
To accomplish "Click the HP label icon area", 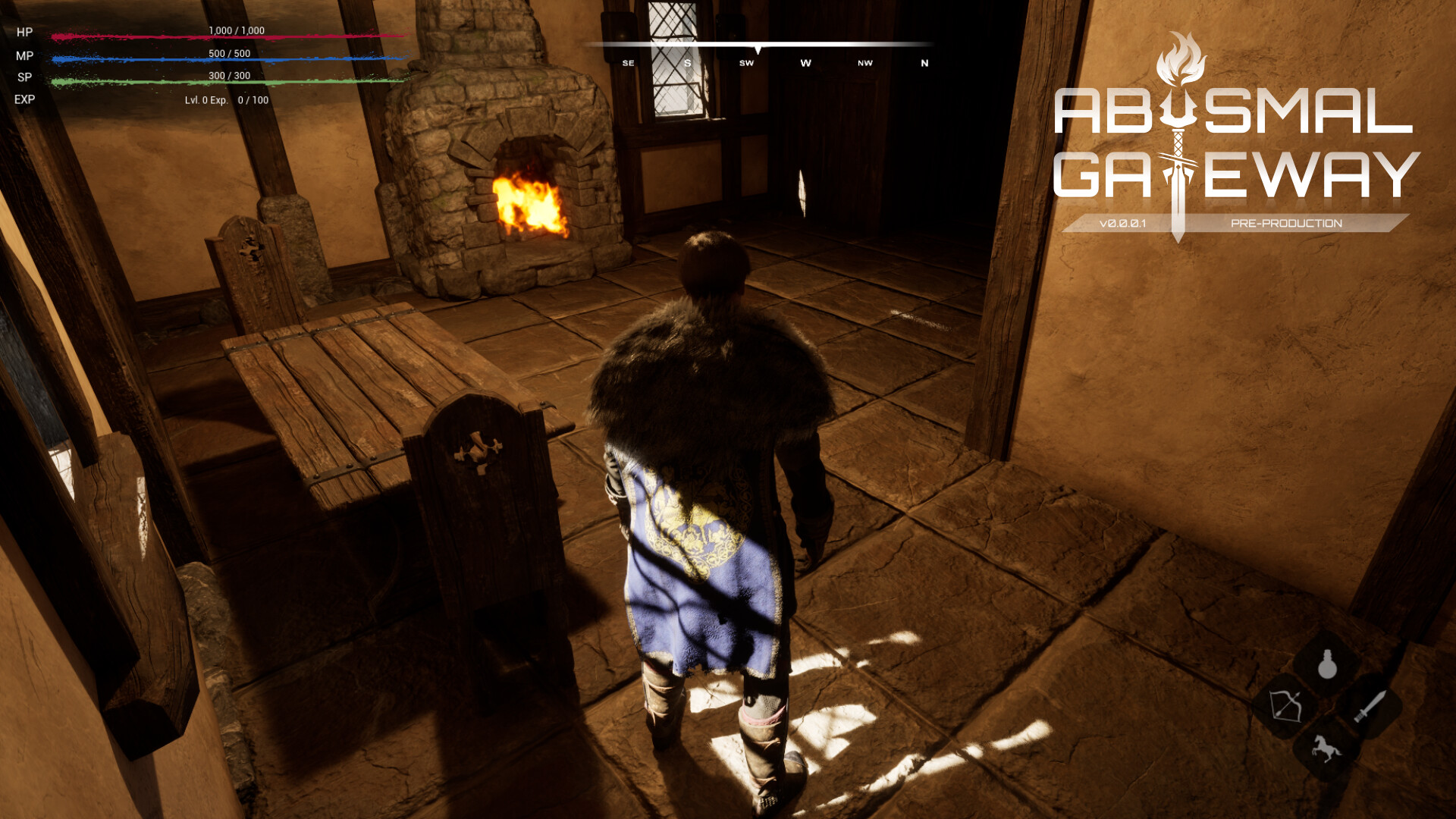I will point(23,33).
